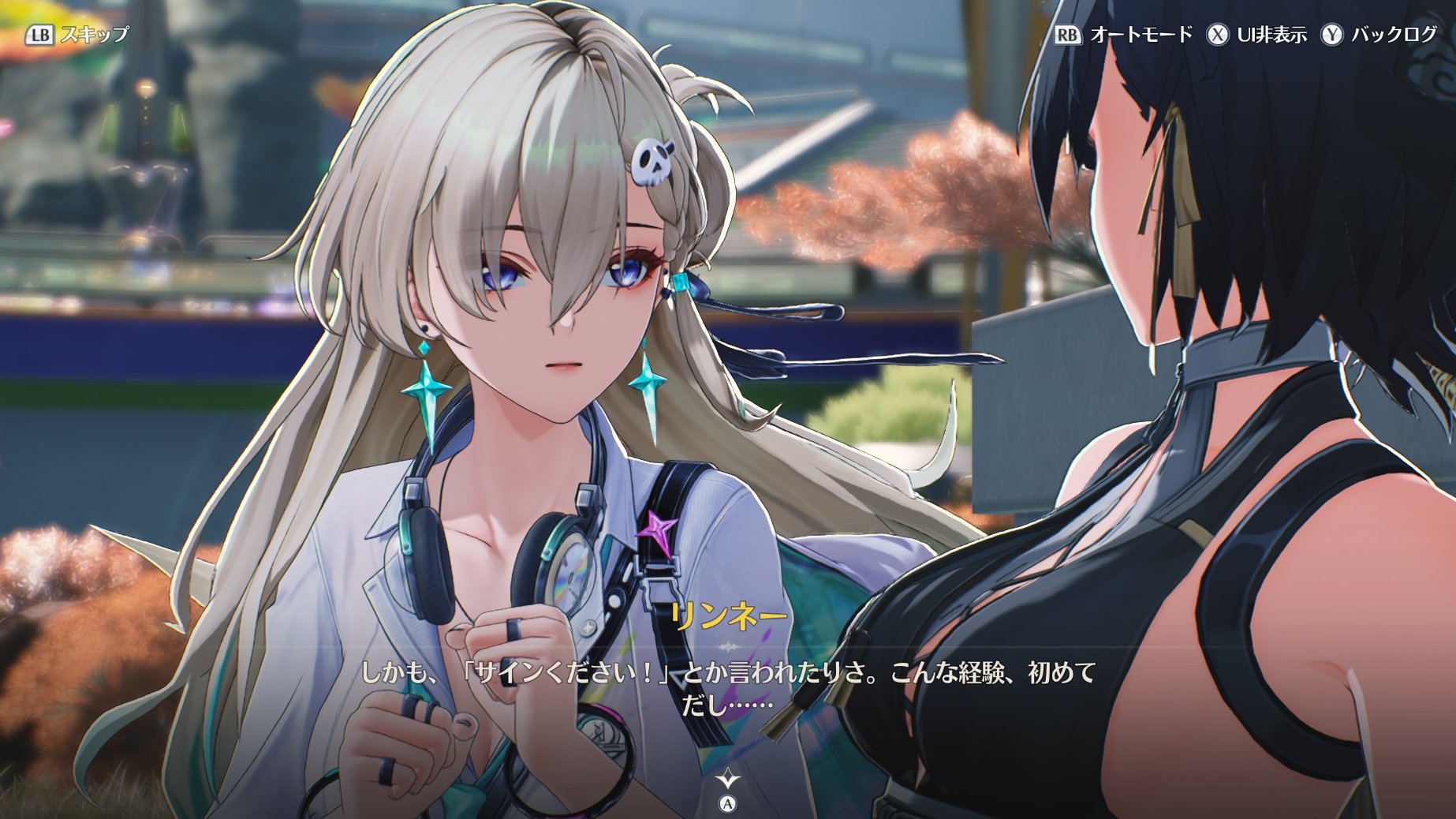This screenshot has height=819, width=1456.
Task: Hide the interface with UI非表示
Action: 1256,35
